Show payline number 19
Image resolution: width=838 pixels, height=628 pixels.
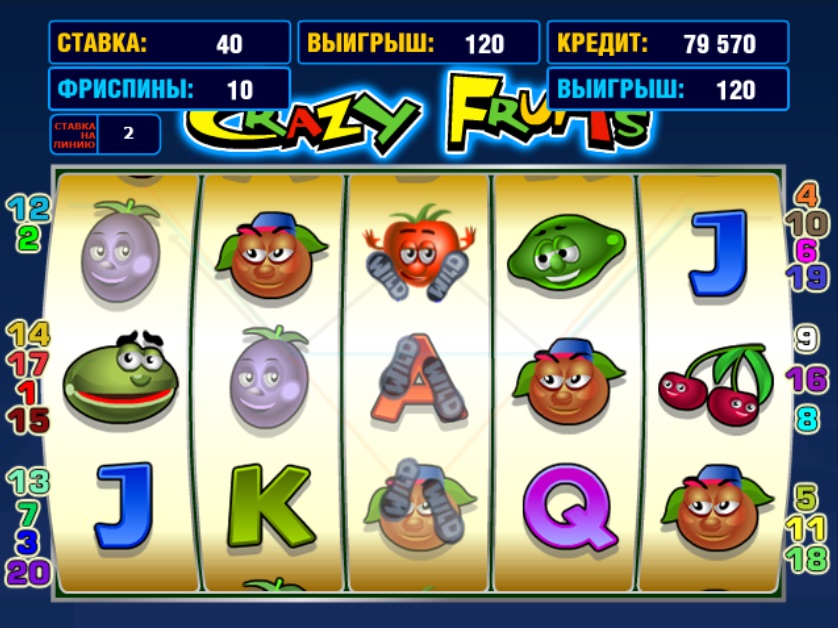[807, 277]
